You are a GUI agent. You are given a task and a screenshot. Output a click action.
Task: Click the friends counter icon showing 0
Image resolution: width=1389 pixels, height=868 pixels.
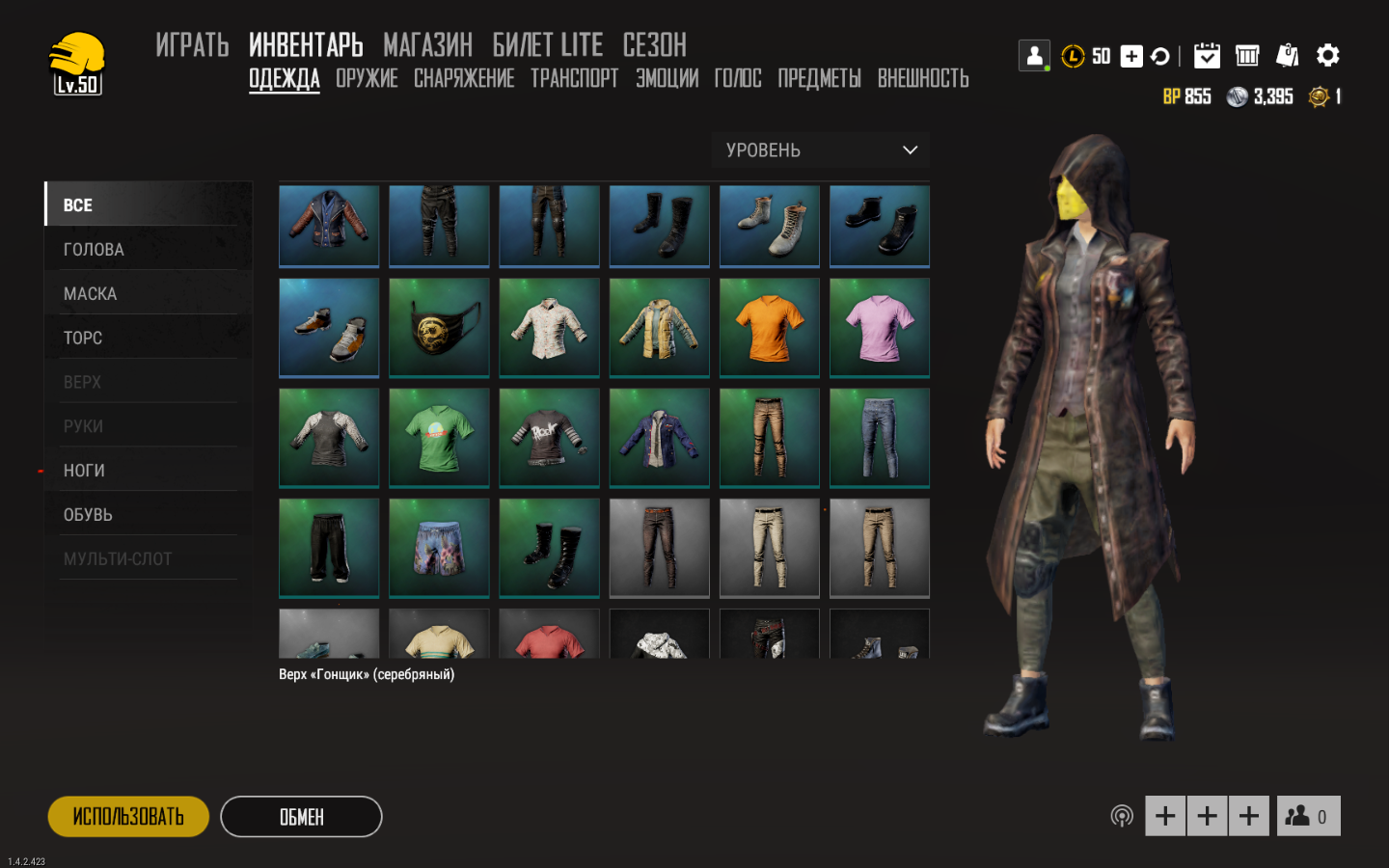1308,815
